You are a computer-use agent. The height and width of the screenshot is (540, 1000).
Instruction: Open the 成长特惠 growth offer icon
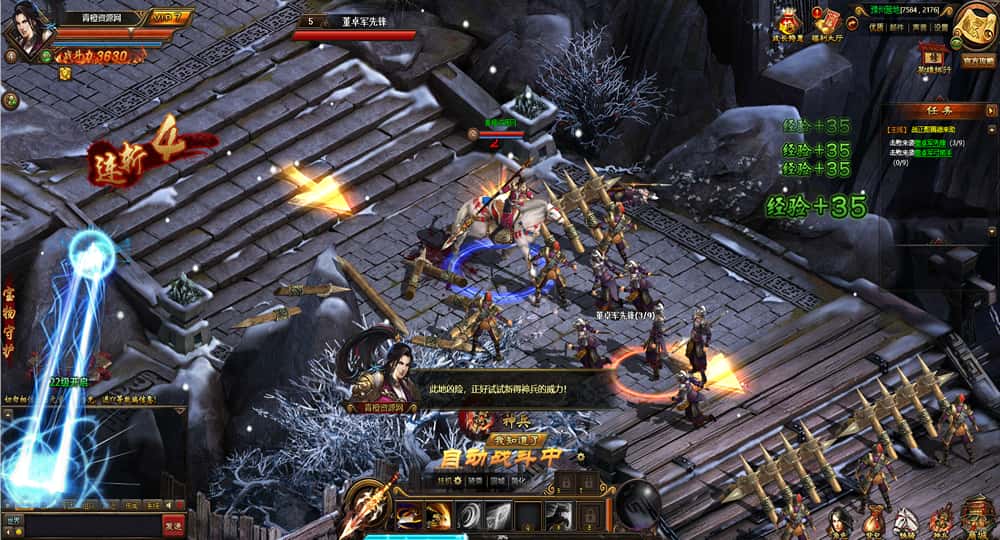(x=790, y=24)
